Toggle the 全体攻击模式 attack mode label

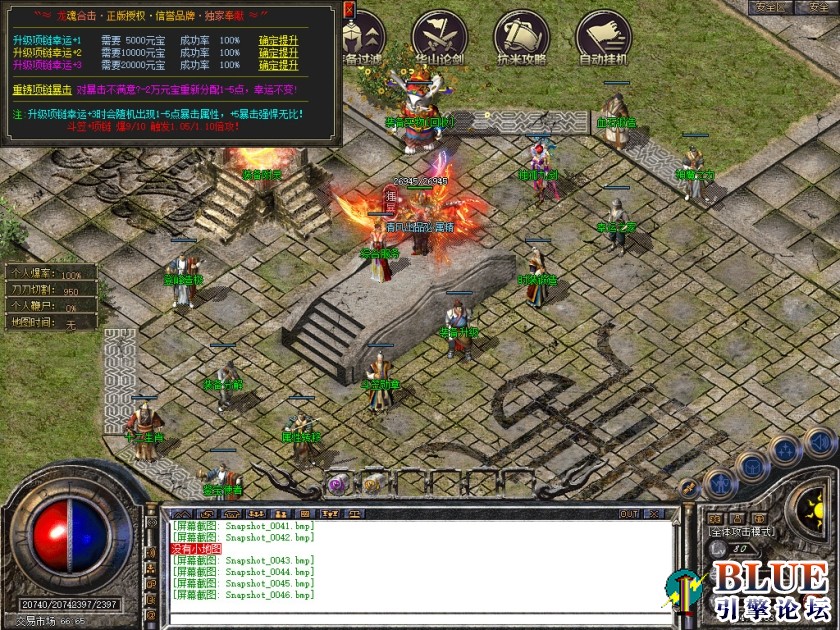[743, 532]
